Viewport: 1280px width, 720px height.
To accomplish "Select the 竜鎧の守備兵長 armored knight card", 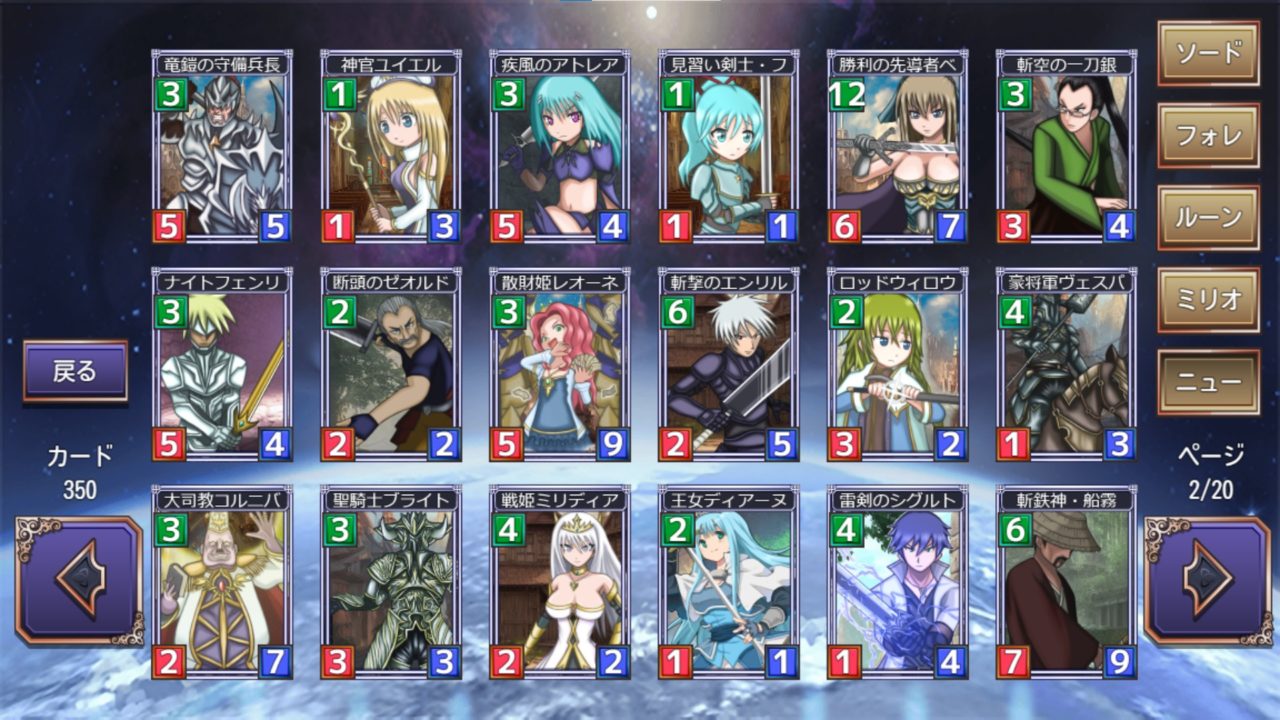I will 222,148.
